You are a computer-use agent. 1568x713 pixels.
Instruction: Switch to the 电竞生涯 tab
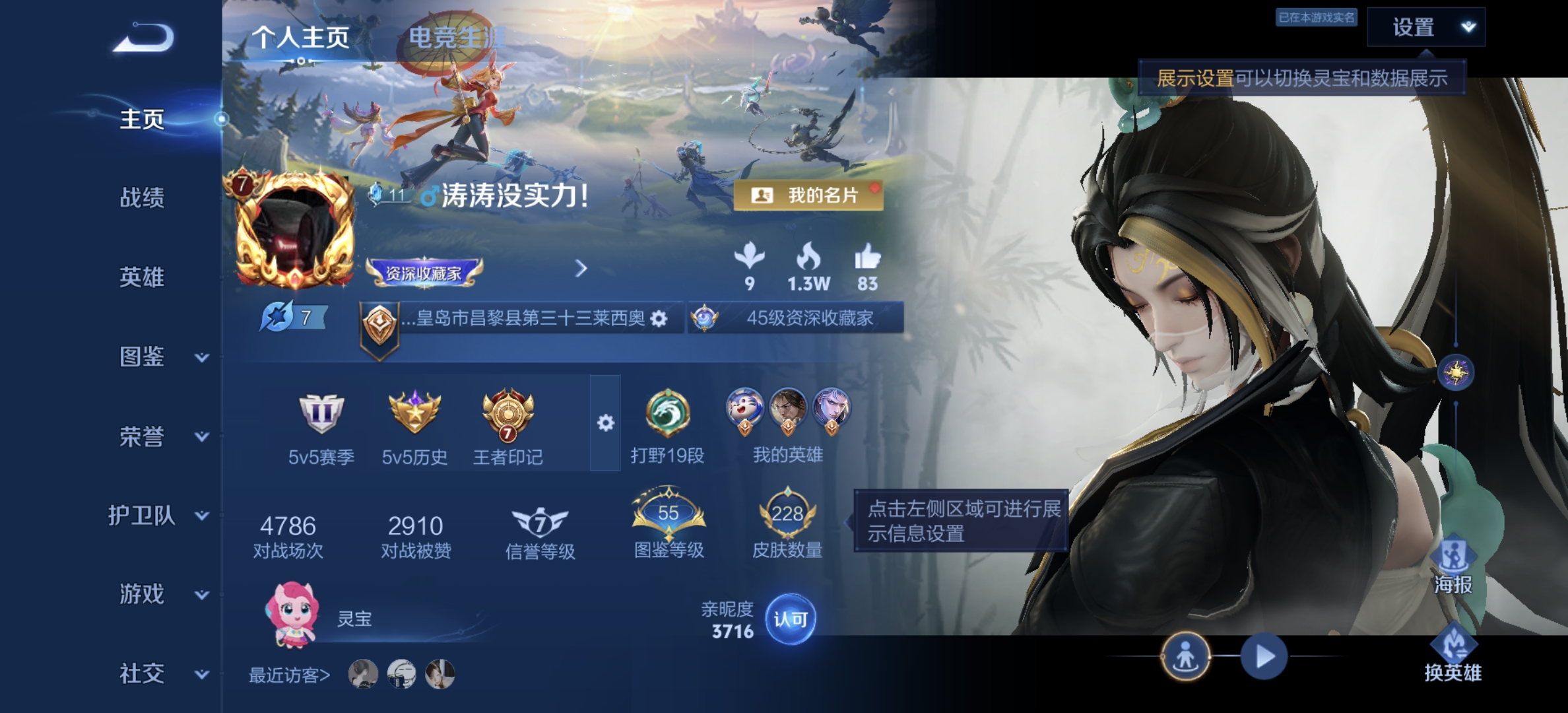click(457, 36)
